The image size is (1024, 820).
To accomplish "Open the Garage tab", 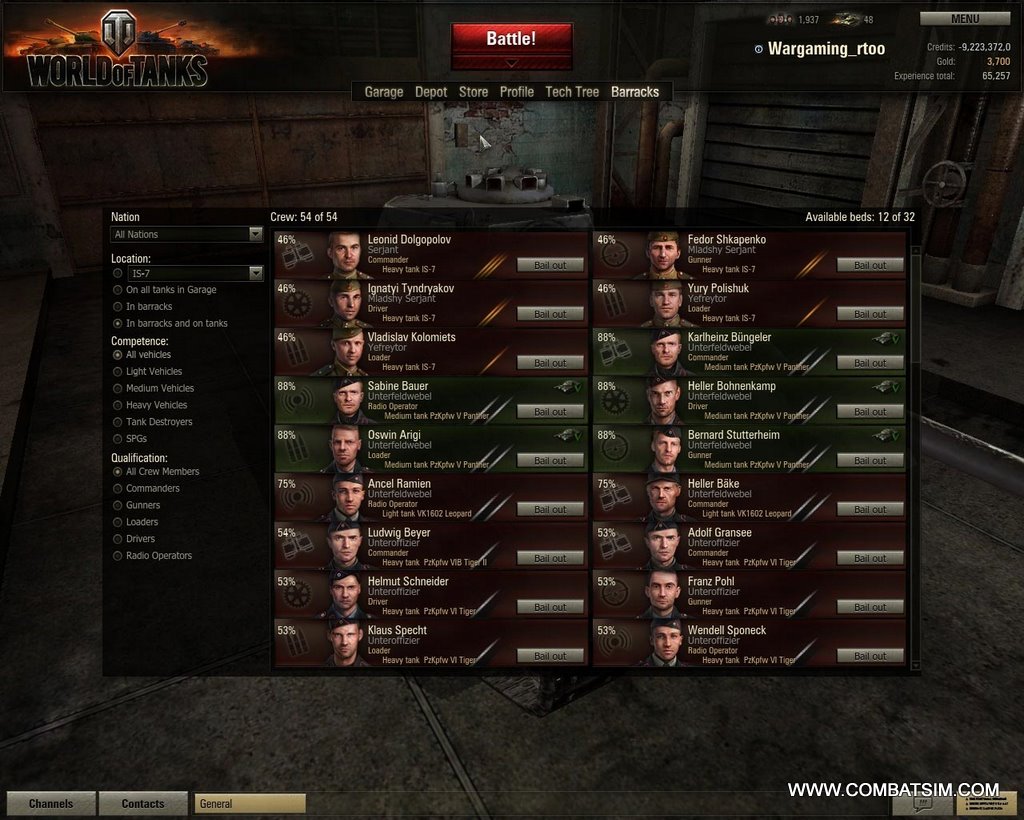I will tap(383, 92).
